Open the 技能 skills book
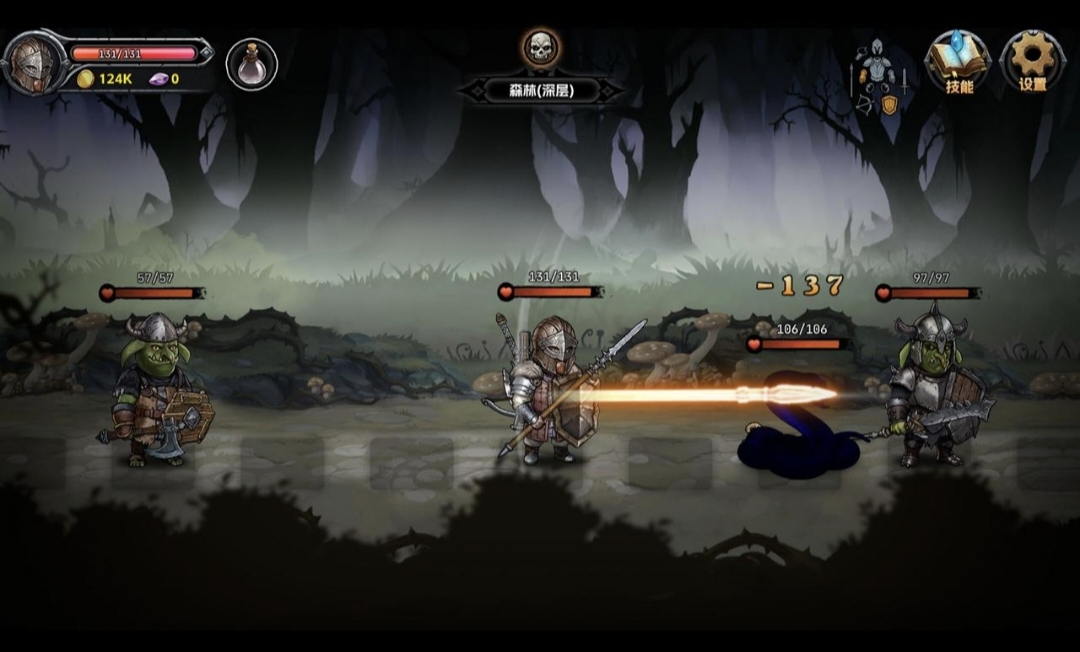 (958, 61)
